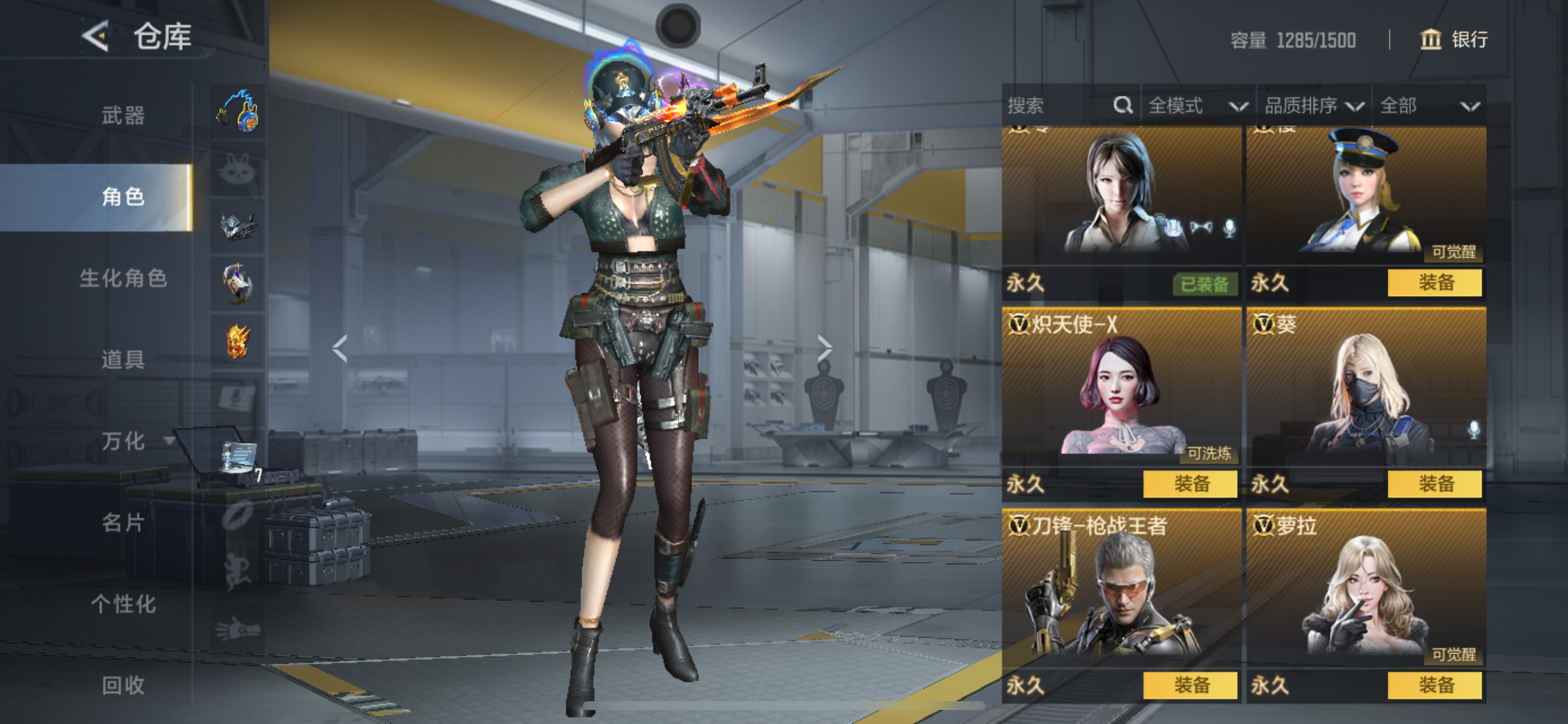Equip the 葵 character

tap(1434, 484)
